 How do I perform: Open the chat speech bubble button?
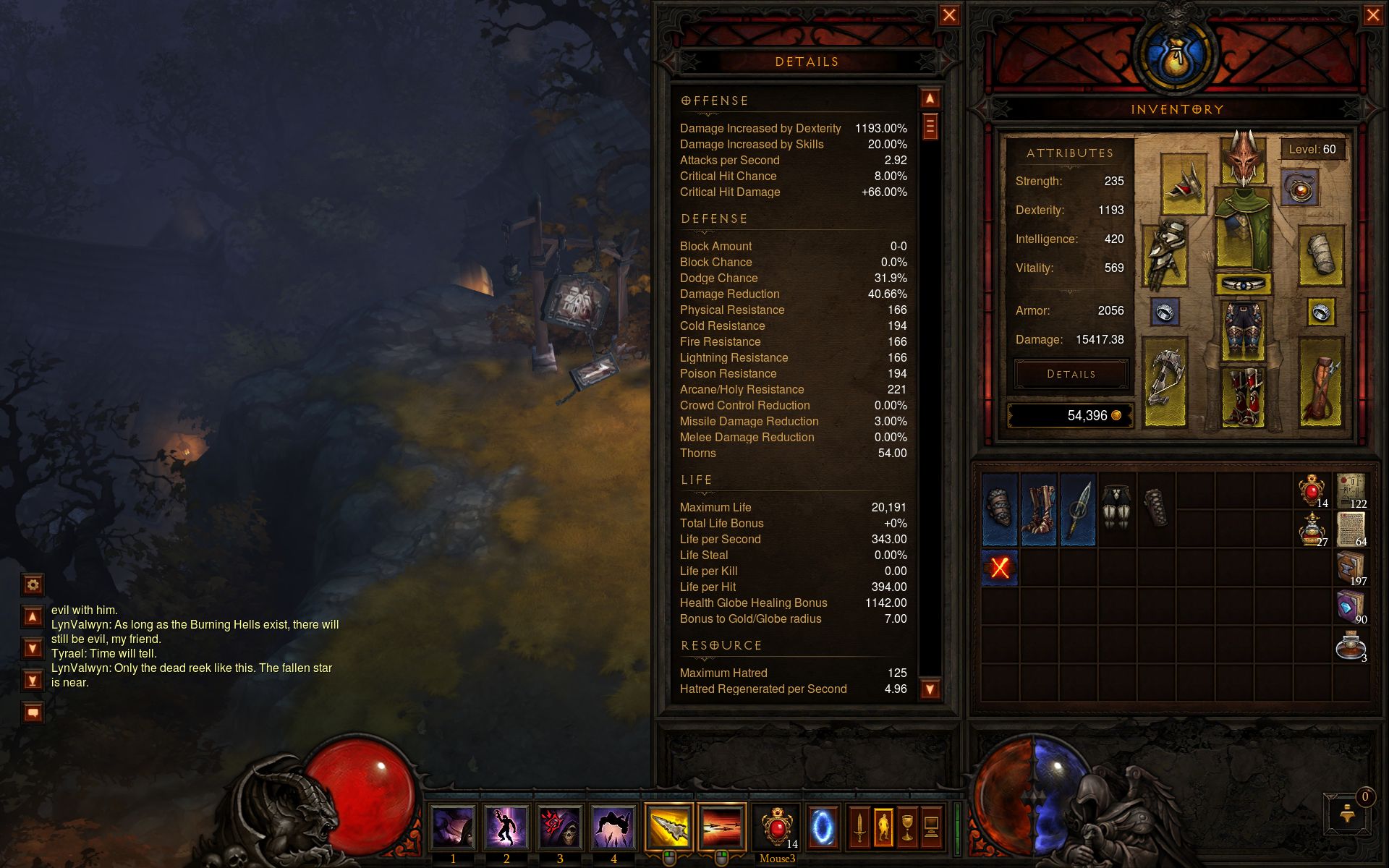[33, 712]
